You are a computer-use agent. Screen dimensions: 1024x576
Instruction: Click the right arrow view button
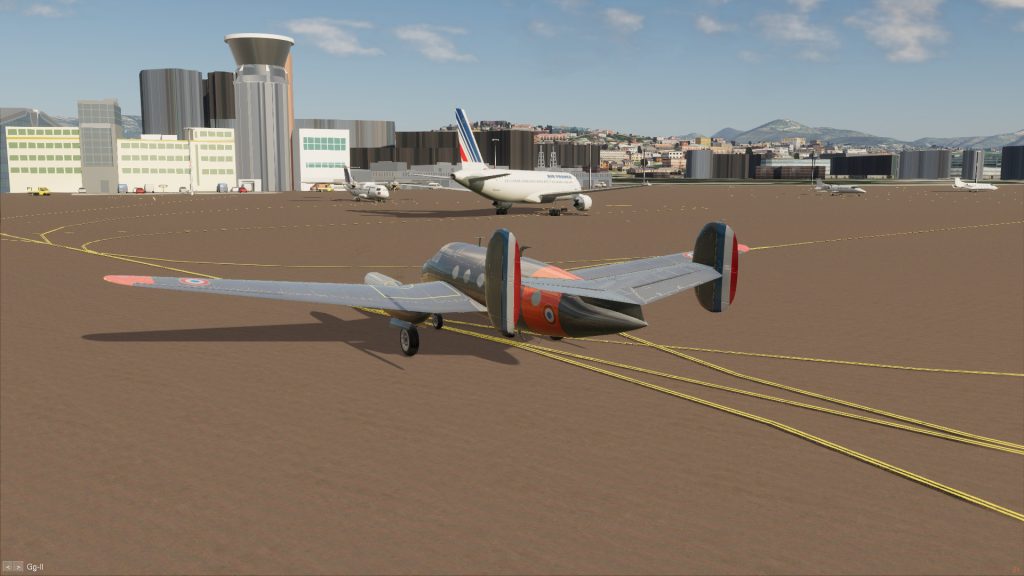tap(17, 567)
